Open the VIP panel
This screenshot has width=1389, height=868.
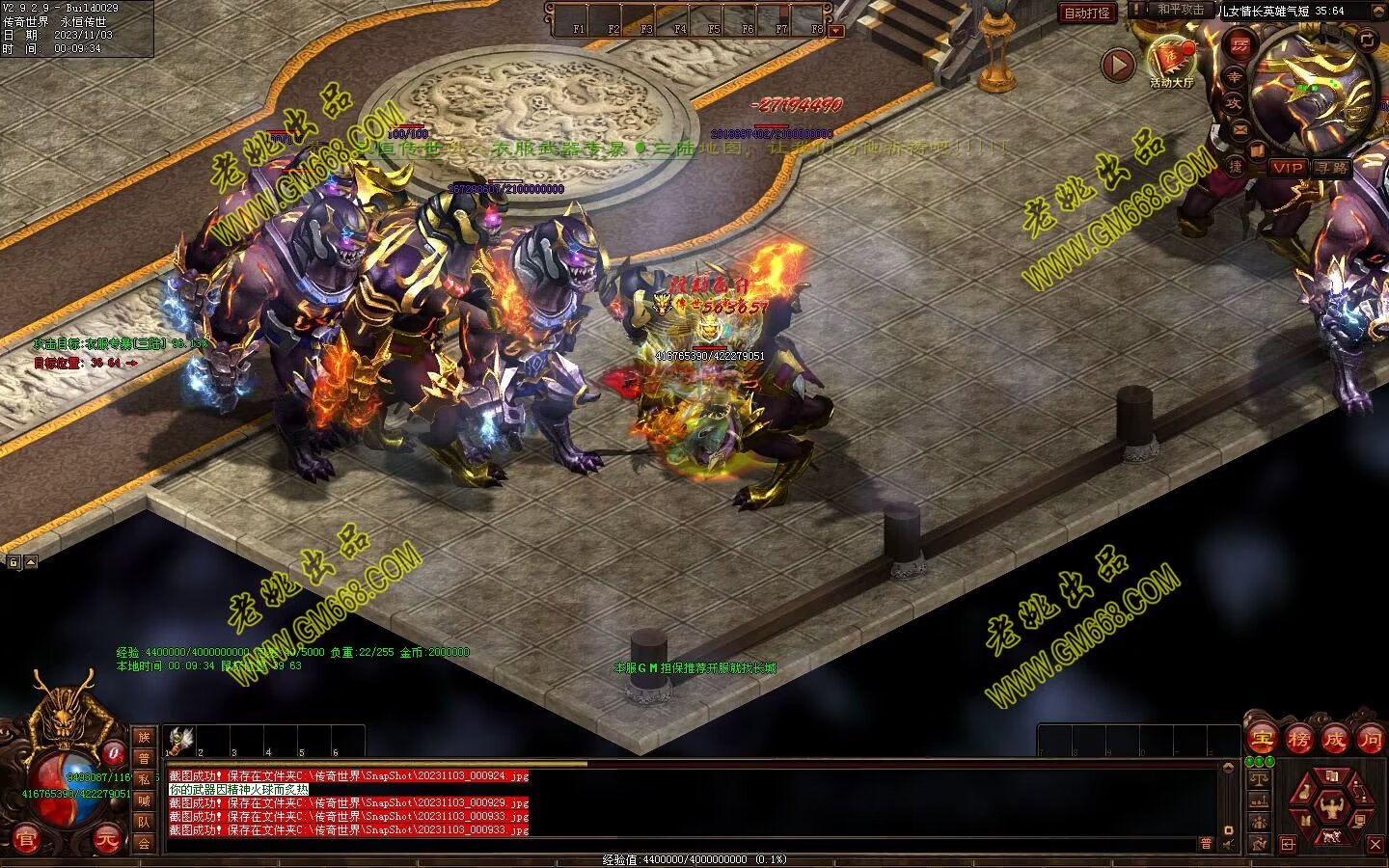[1287, 168]
